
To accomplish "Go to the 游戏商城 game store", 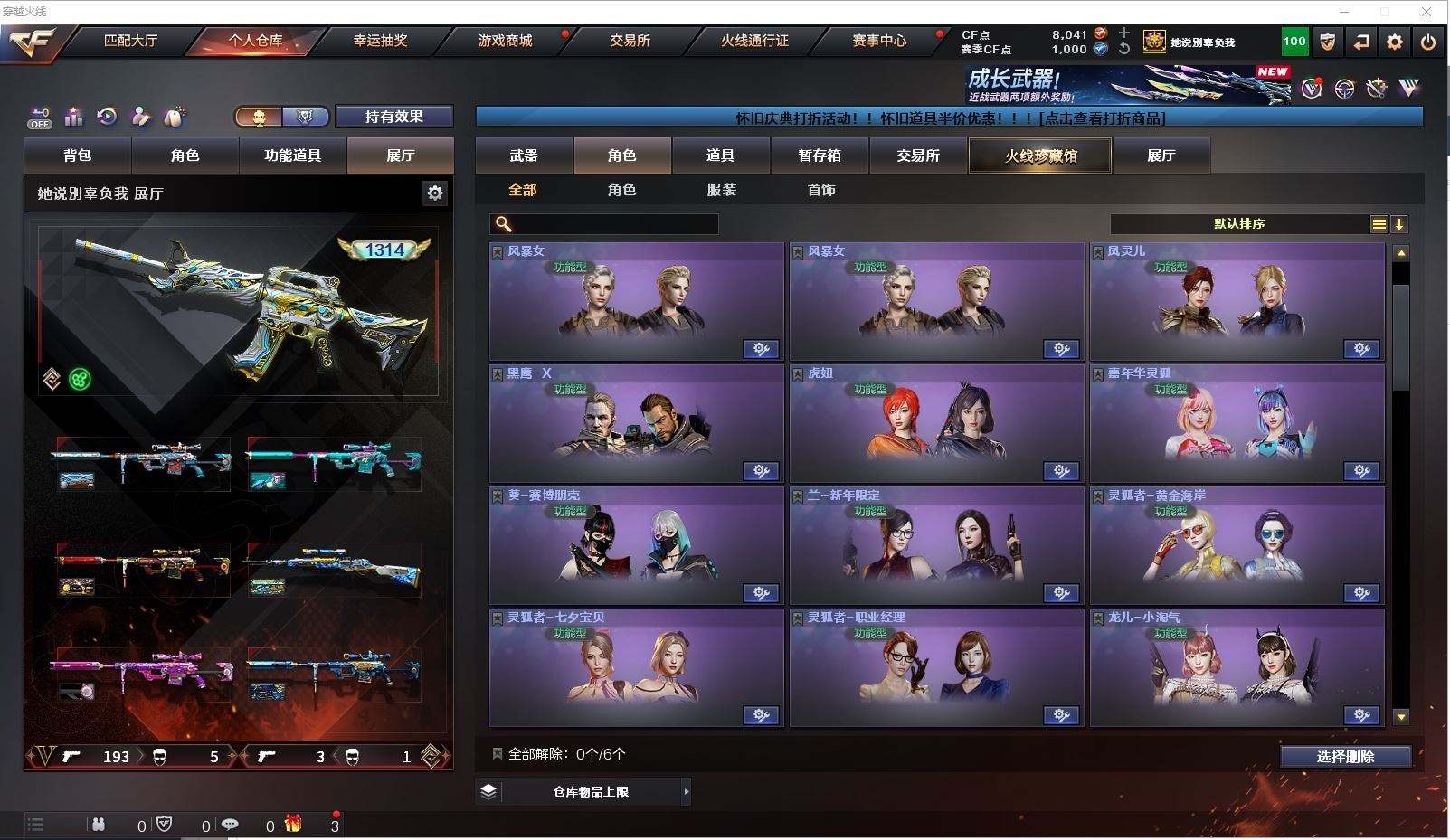I will point(505,41).
